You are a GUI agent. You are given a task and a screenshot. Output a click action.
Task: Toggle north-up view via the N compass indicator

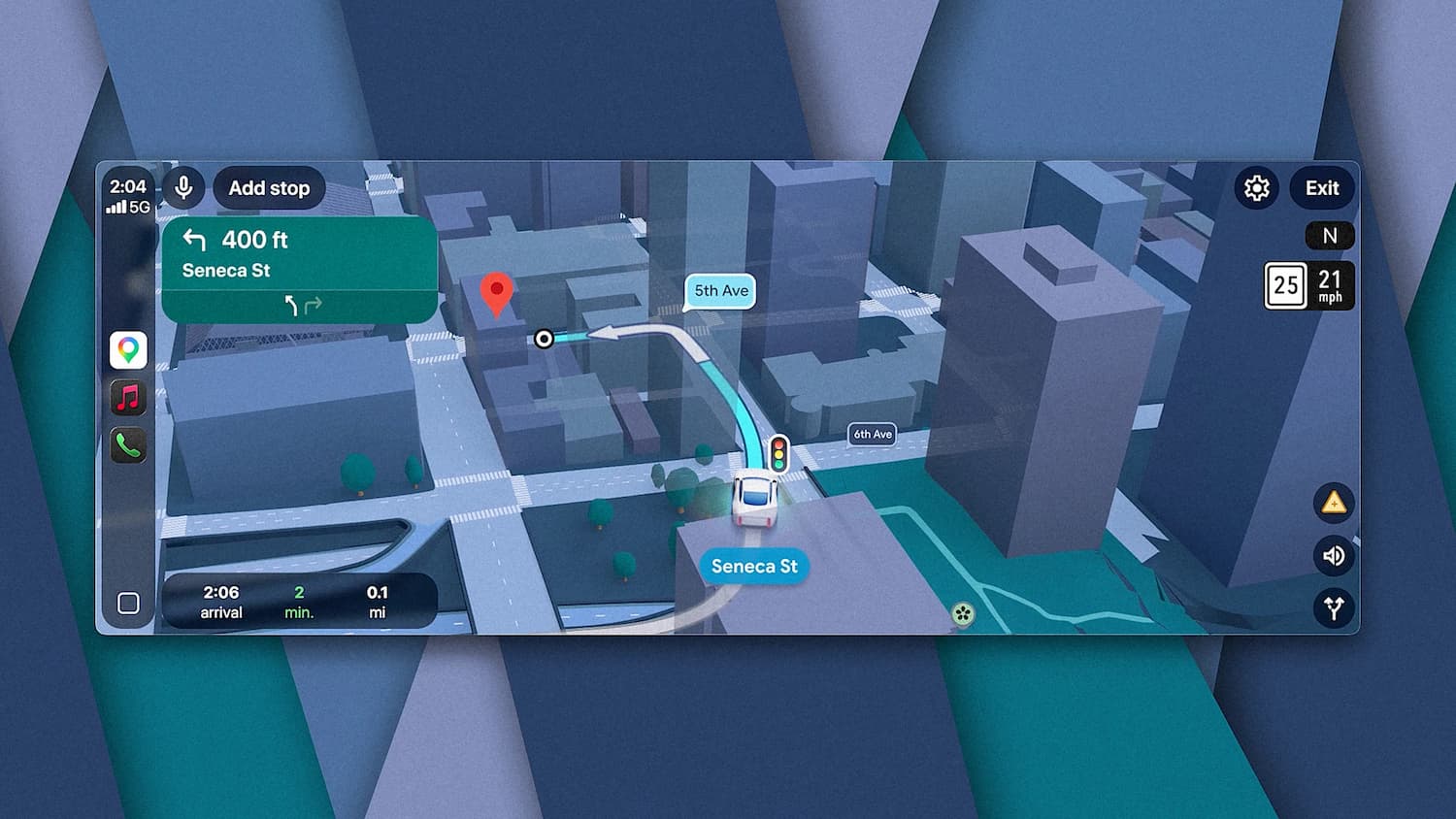(x=1330, y=236)
